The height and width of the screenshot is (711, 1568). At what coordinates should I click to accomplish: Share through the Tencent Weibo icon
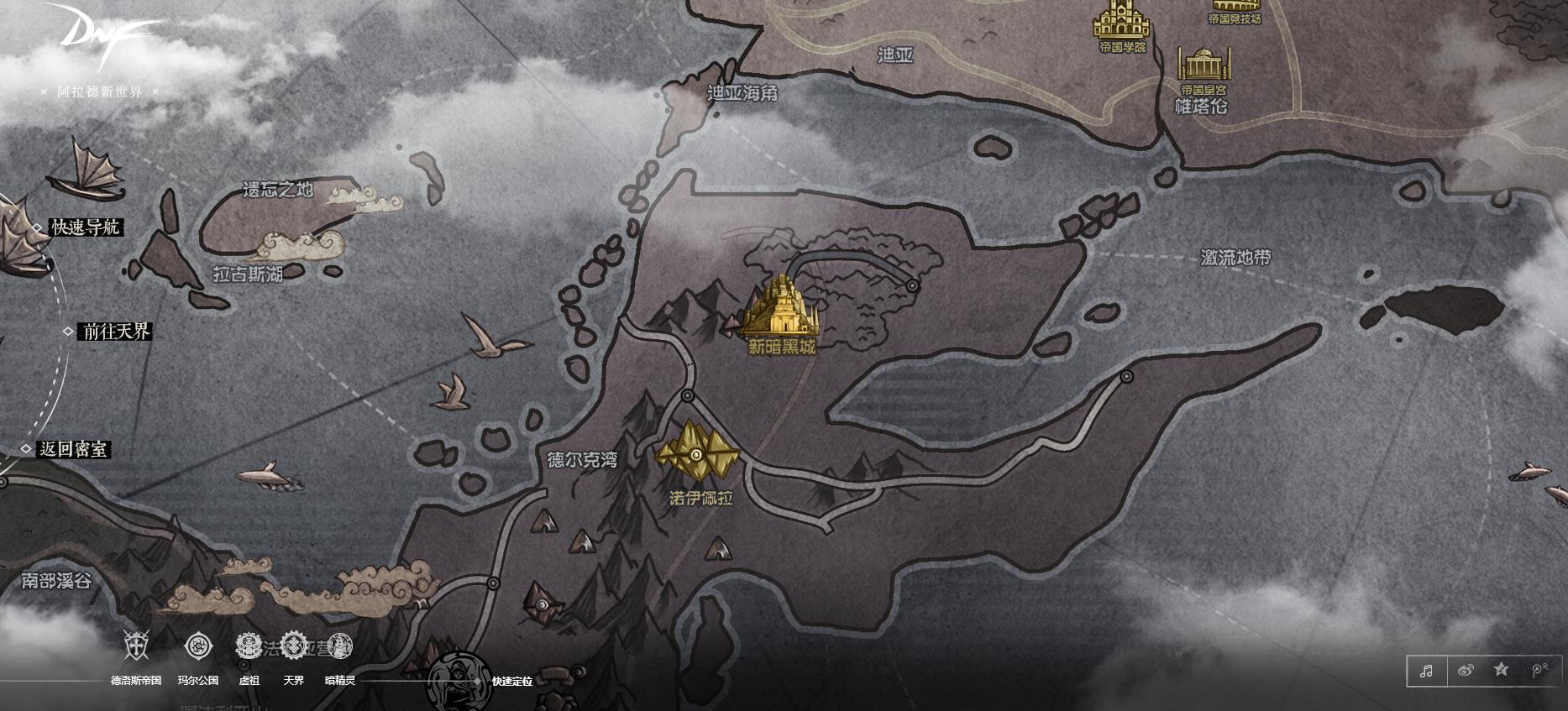(1539, 671)
